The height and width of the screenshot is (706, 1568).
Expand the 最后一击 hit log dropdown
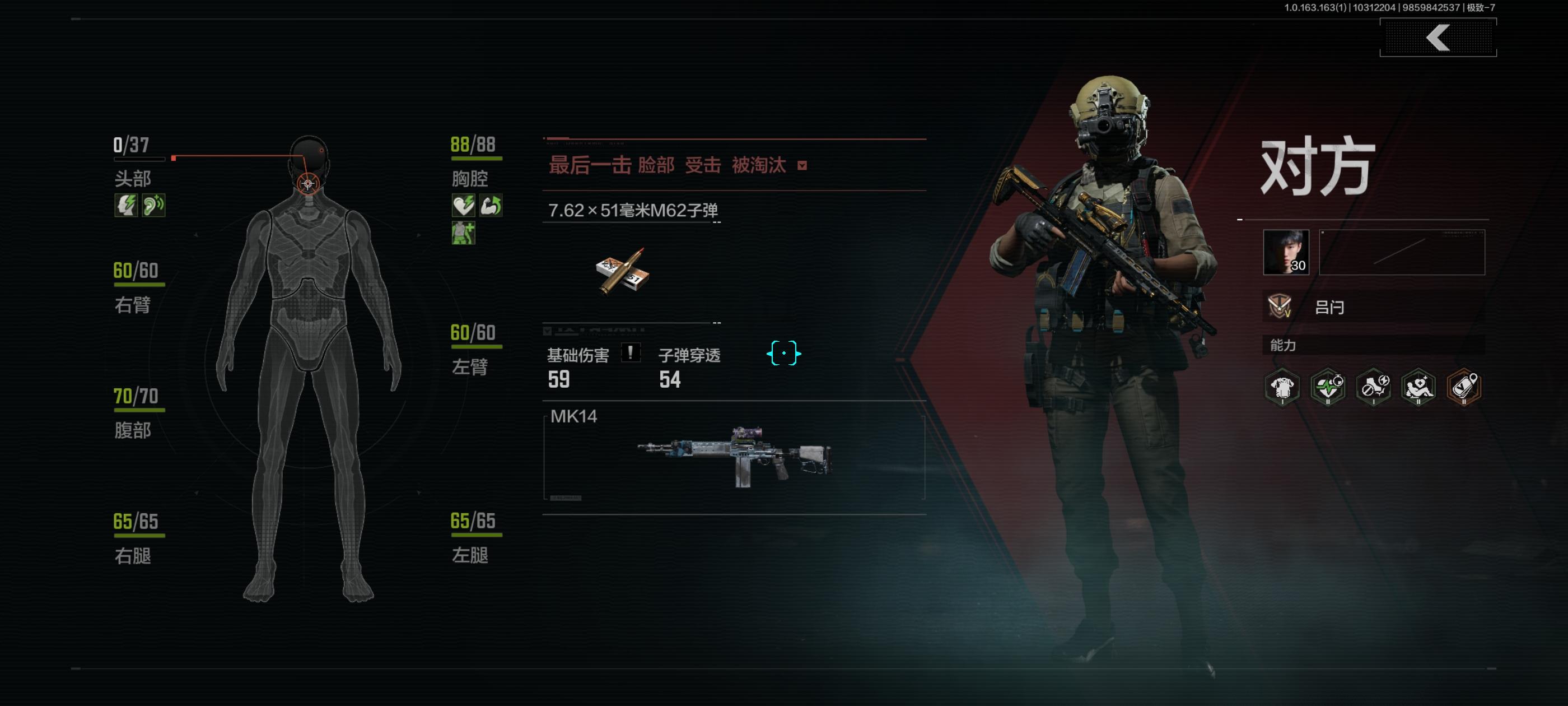802,166
